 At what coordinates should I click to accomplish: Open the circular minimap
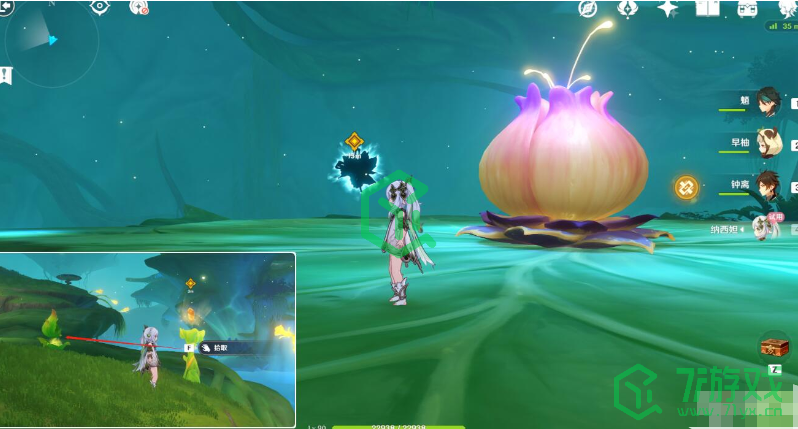(x=50, y=42)
